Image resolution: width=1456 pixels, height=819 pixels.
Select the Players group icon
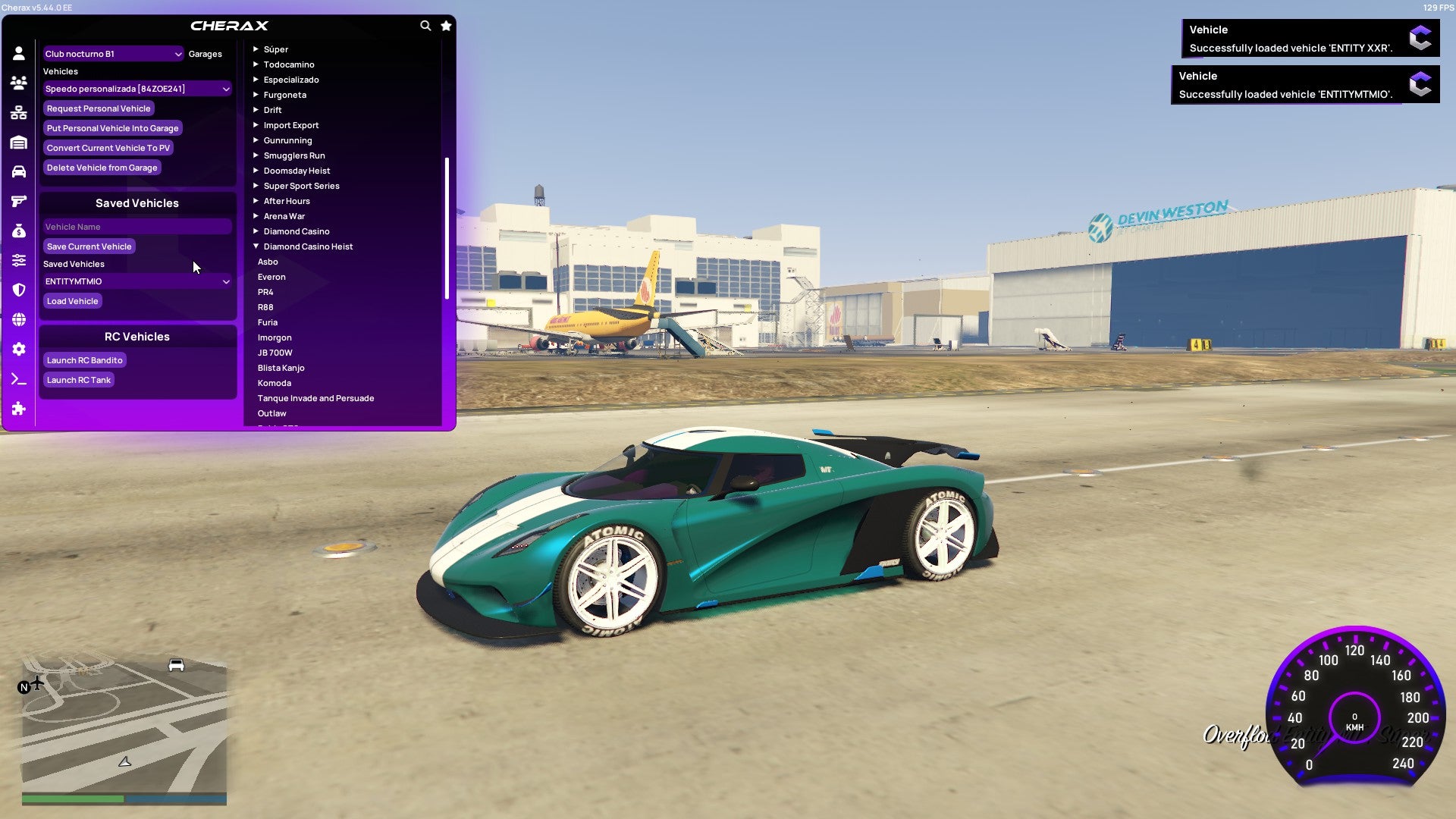(x=19, y=82)
